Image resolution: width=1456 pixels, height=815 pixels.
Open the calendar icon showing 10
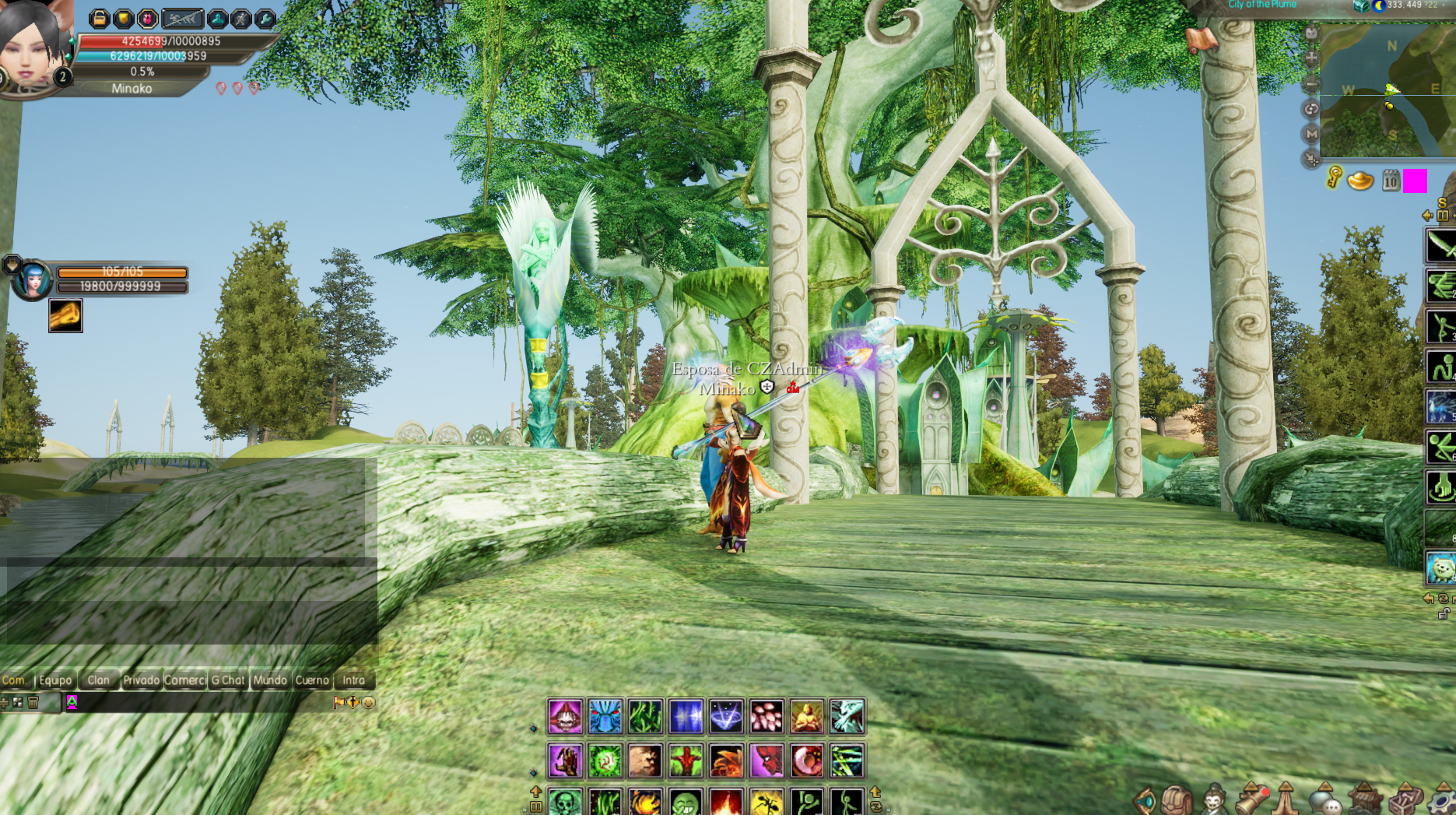click(1391, 181)
